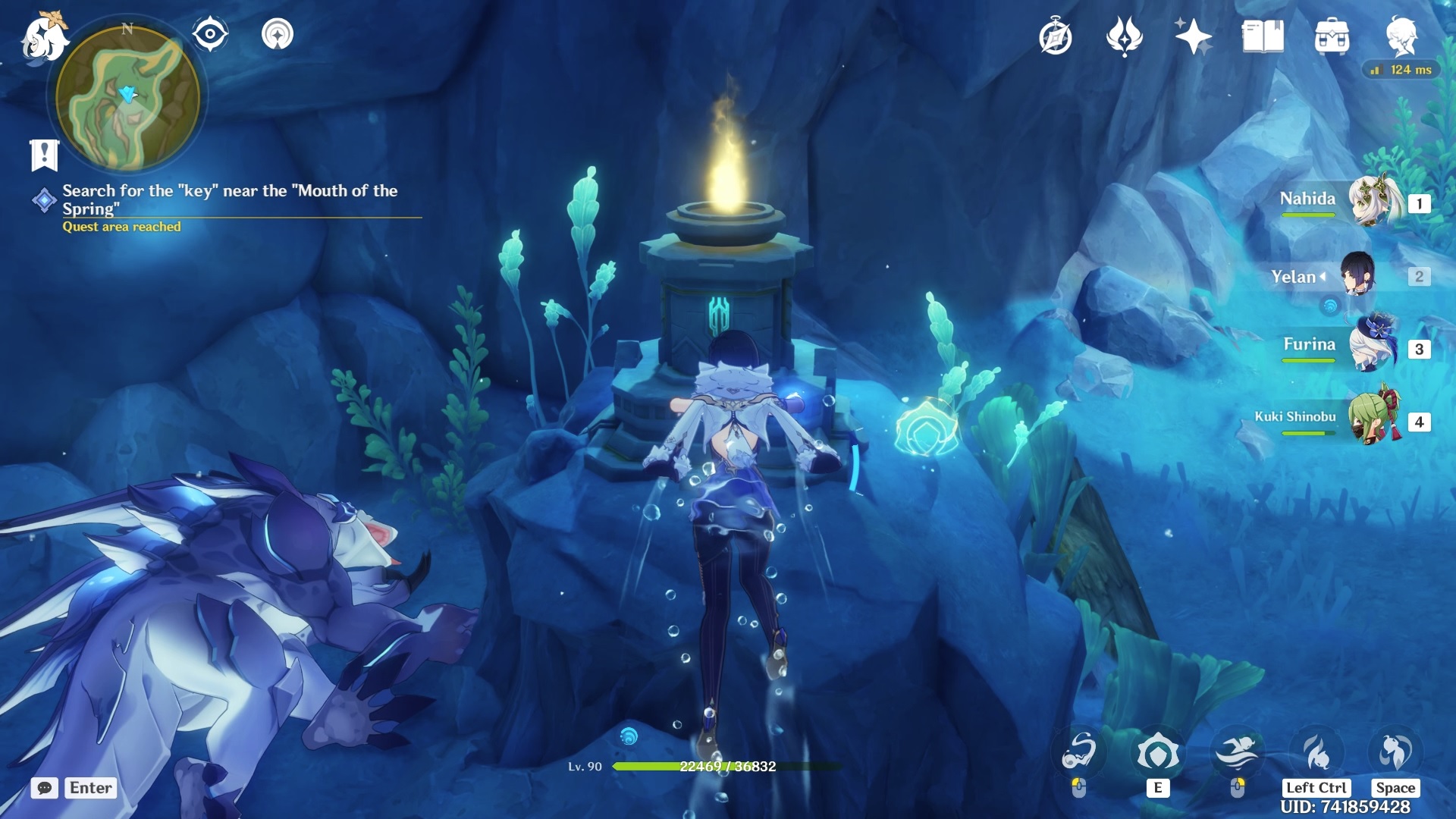Screen dimensions: 1456x819
Task: Open the Adventurer Handbook book icon
Action: pyautogui.click(x=1261, y=36)
